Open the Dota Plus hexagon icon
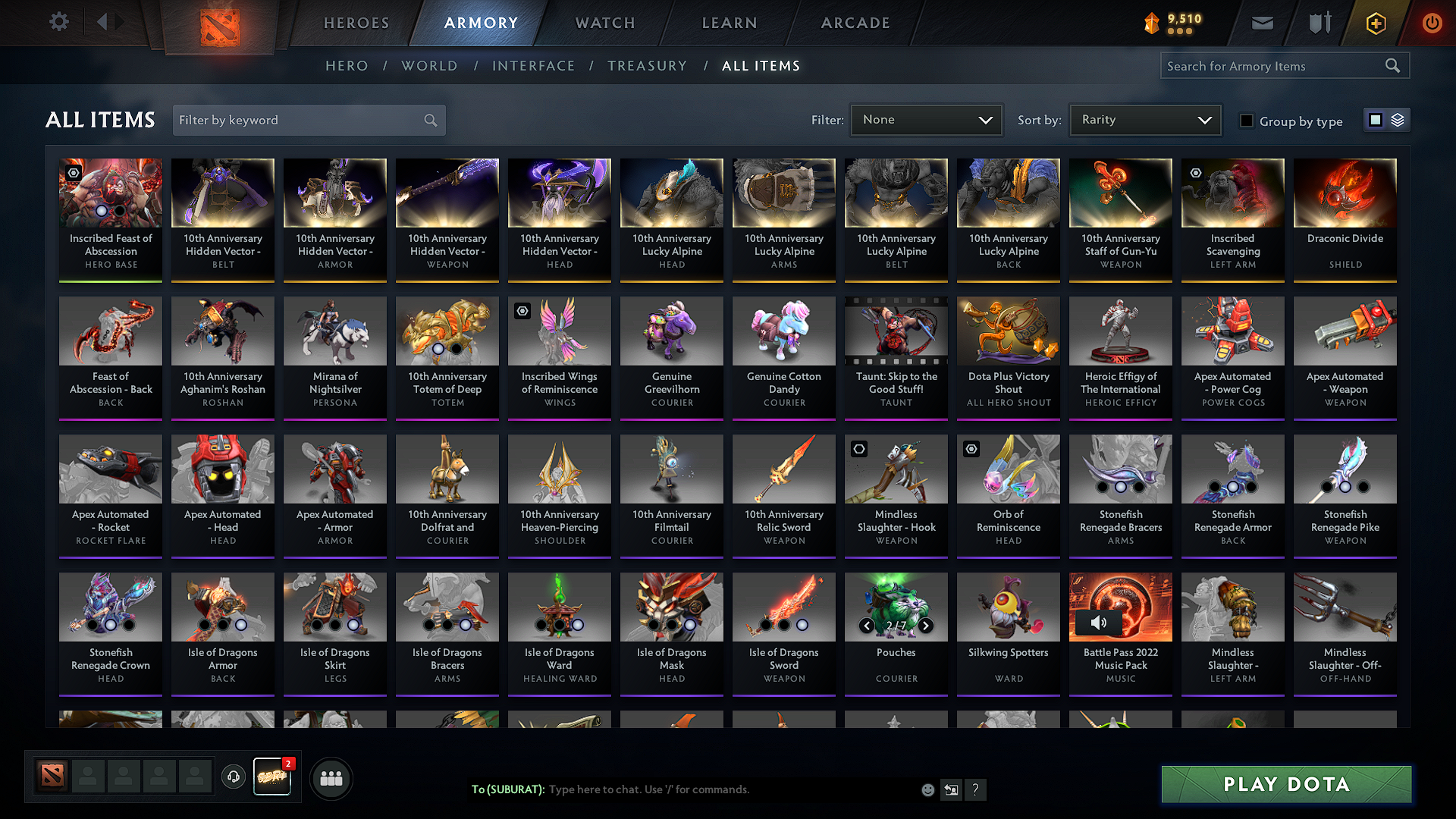Image resolution: width=1456 pixels, height=819 pixels. pos(1375,23)
